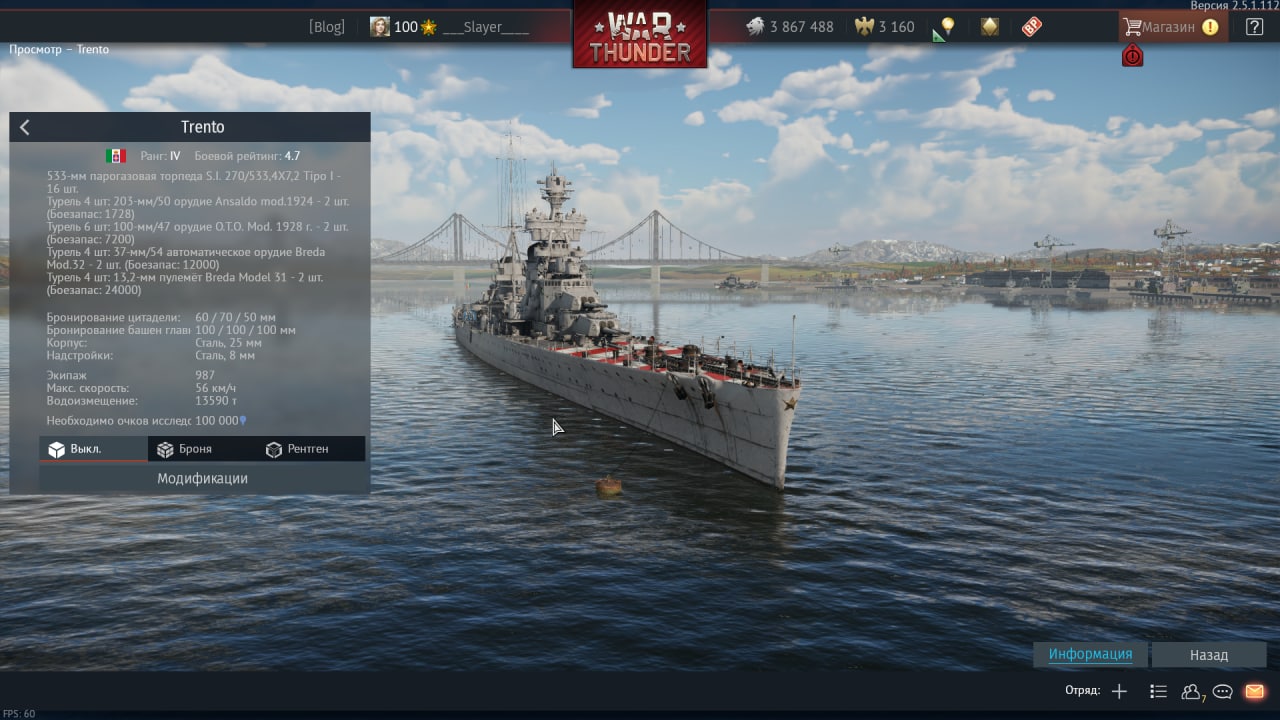Open the Golden Eagles balance
Image resolution: width=1280 pixels, height=720 pixels.
(x=885, y=27)
